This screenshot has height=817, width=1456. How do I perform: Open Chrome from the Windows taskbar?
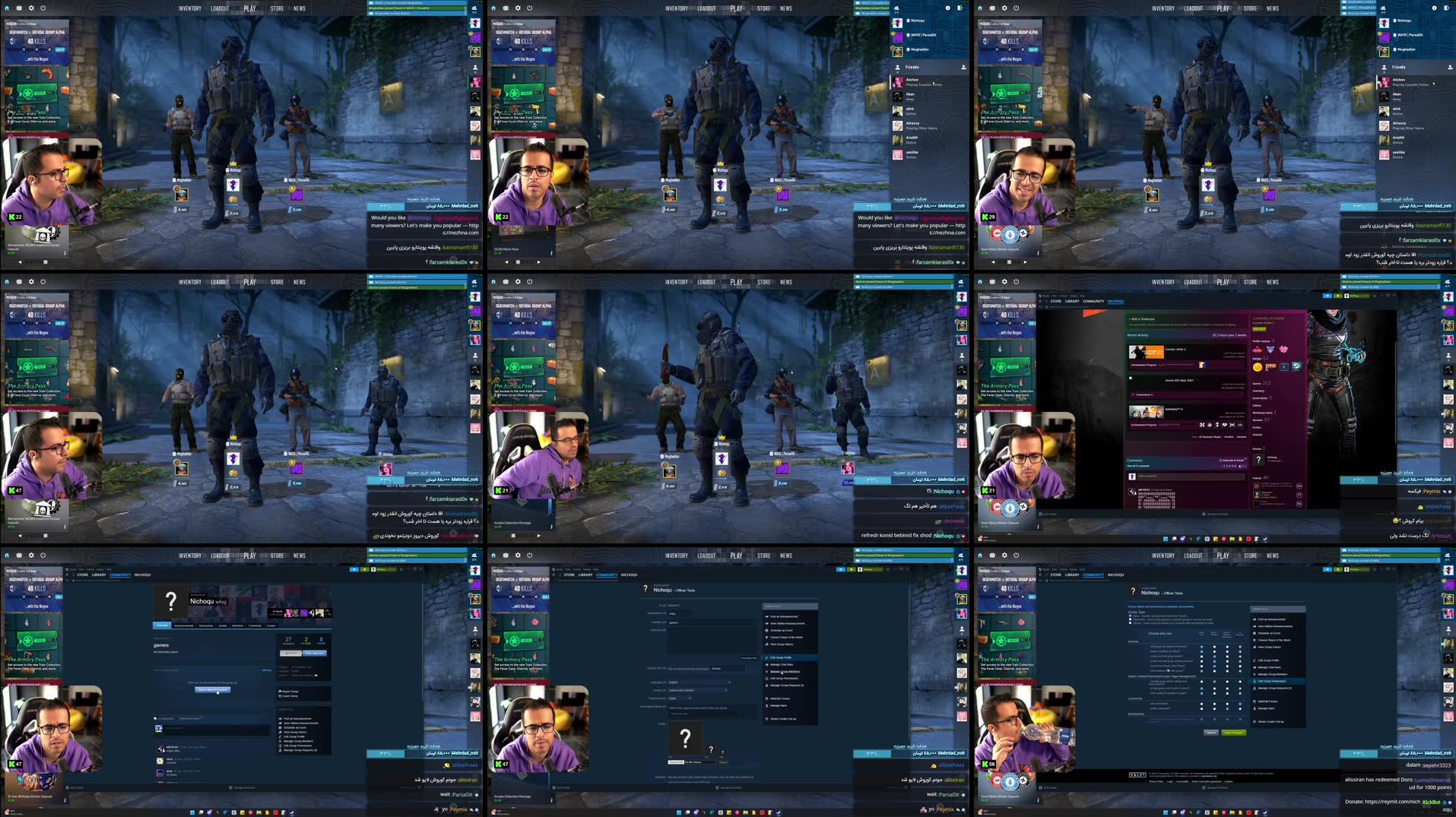click(x=738, y=812)
